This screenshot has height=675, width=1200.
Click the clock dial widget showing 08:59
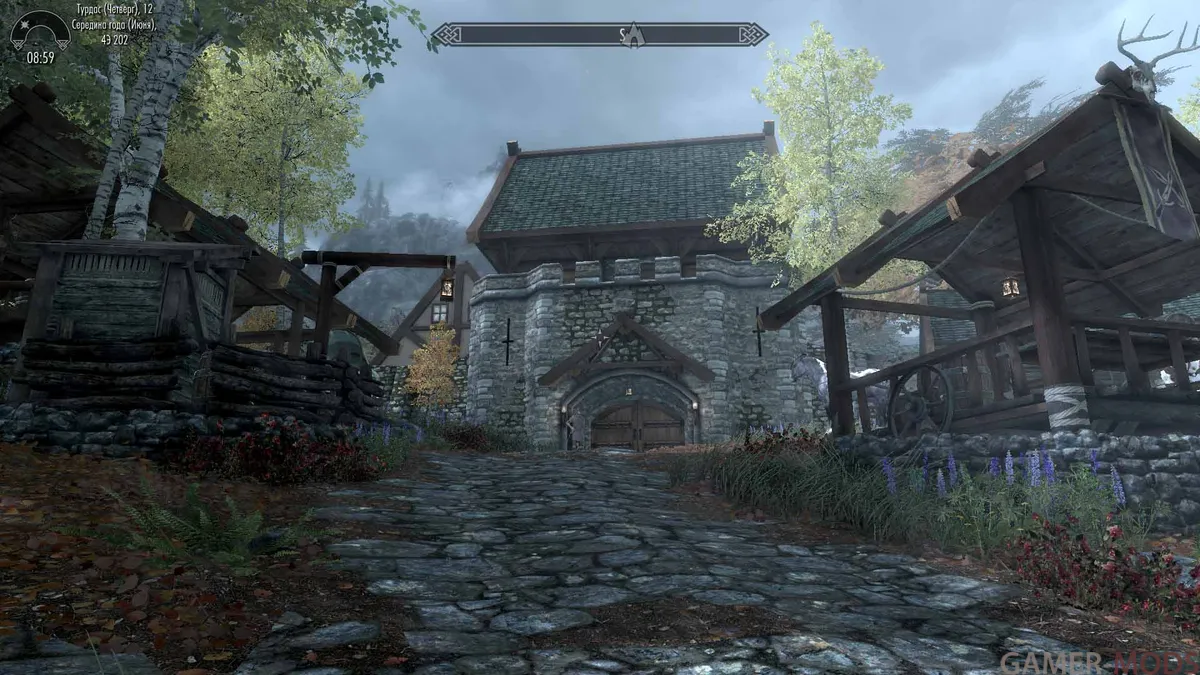pyautogui.click(x=40, y=38)
